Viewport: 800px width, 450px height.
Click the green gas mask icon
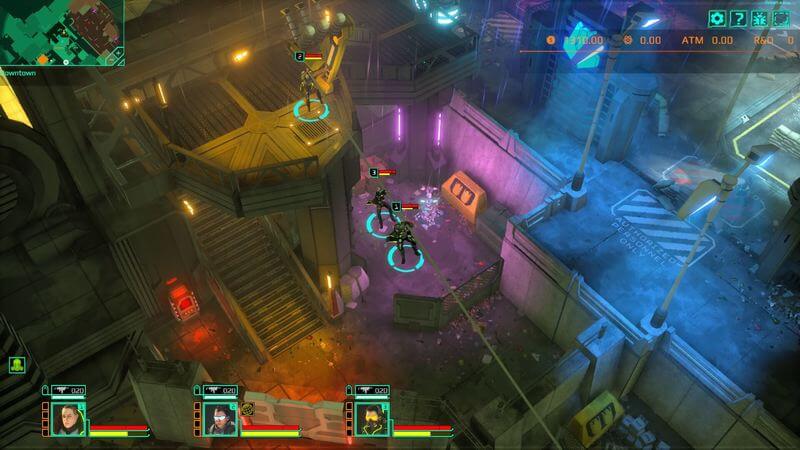pos(17,366)
